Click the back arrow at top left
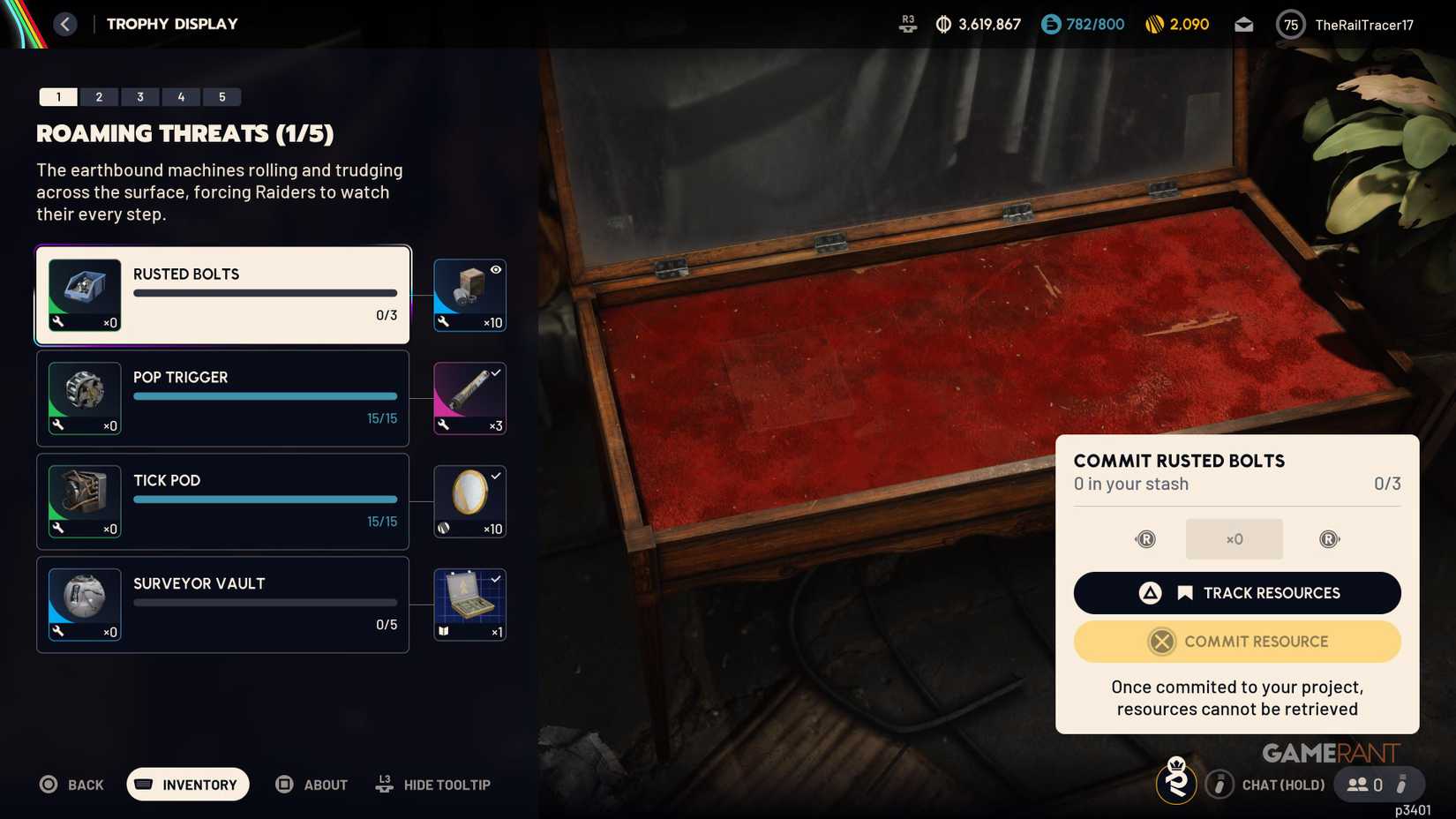Viewport: 1456px width, 819px height. (x=64, y=24)
